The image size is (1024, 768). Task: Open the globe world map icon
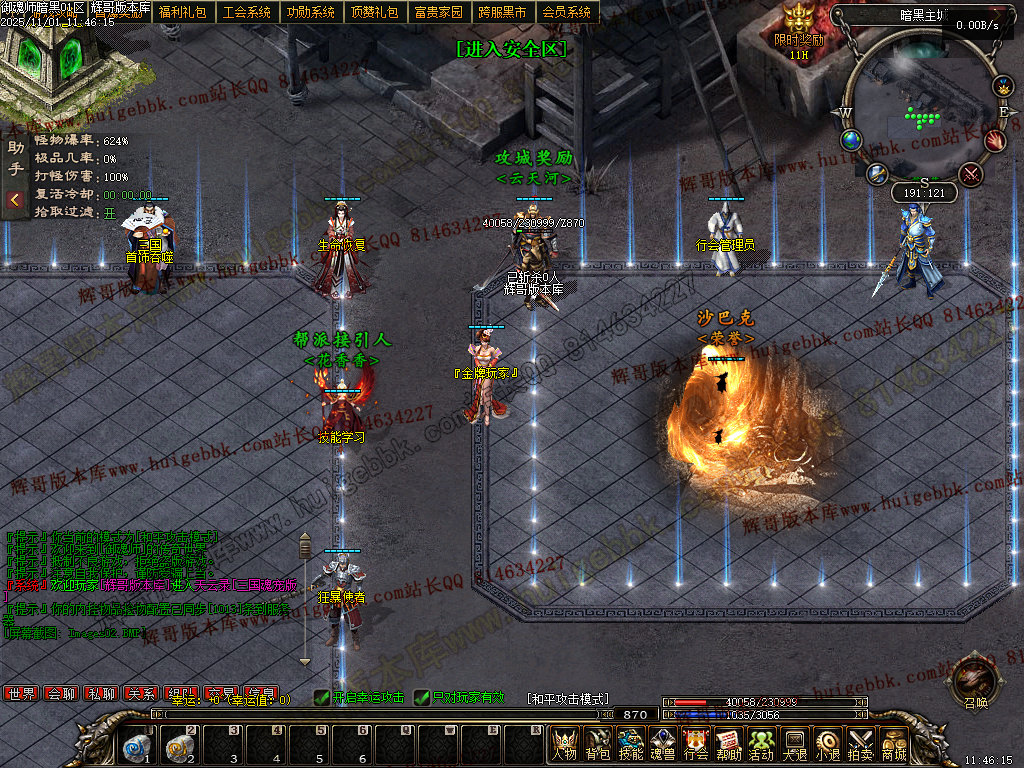point(852,140)
